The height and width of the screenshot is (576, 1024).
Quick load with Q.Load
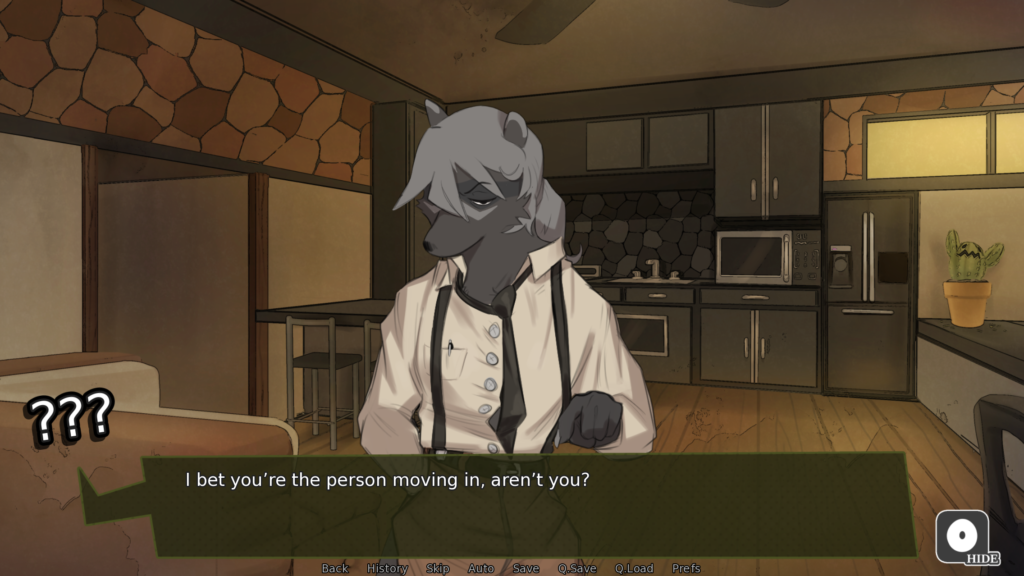634,568
